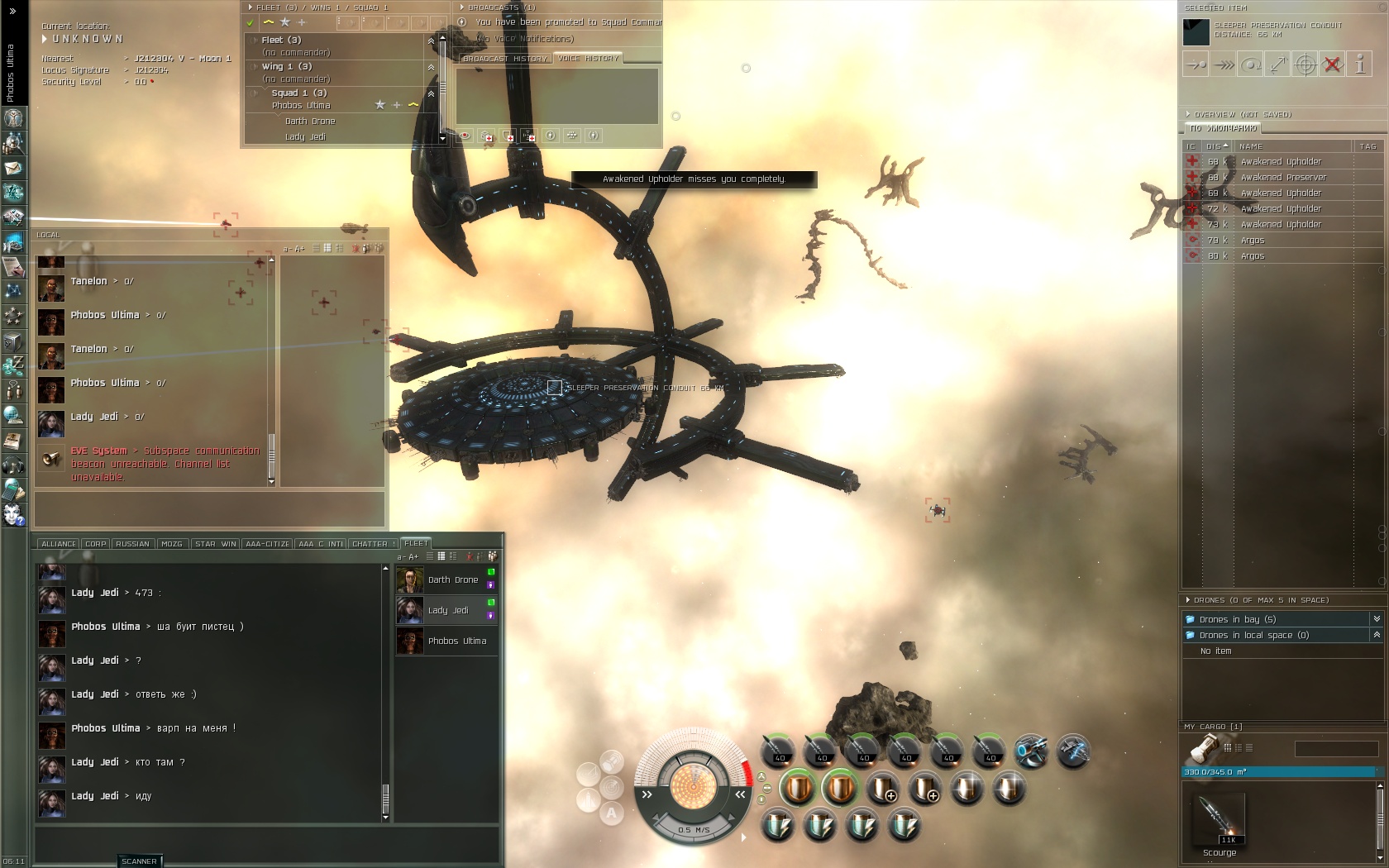Lock target using the crosshair icon
Screen dimensions: 1389x868
tap(1305, 64)
